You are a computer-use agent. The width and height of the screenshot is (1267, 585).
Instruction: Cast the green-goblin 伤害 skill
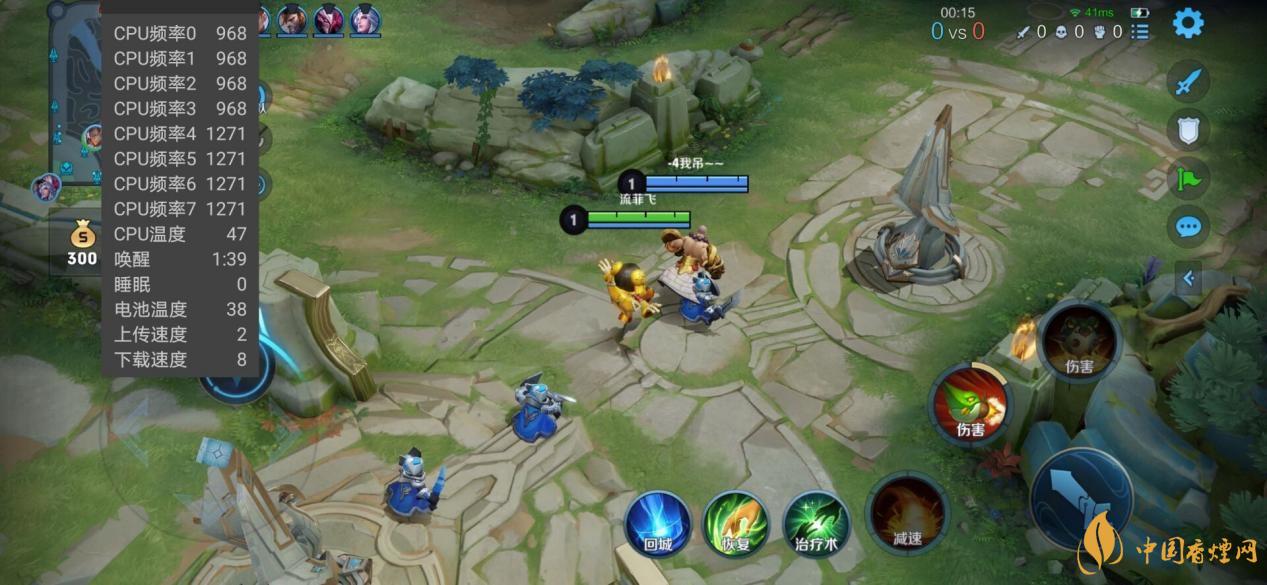click(970, 404)
